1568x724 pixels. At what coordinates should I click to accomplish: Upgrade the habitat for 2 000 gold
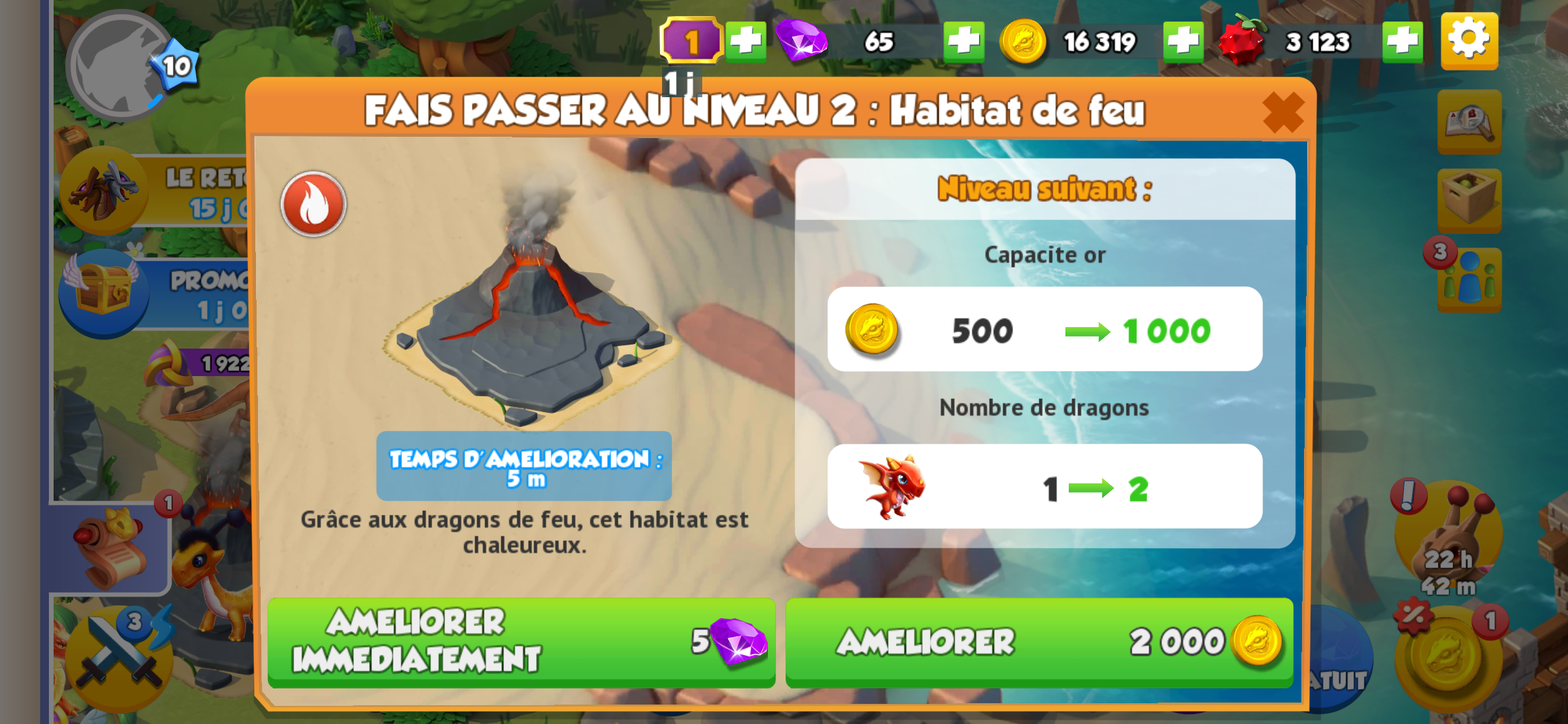coord(1039,642)
